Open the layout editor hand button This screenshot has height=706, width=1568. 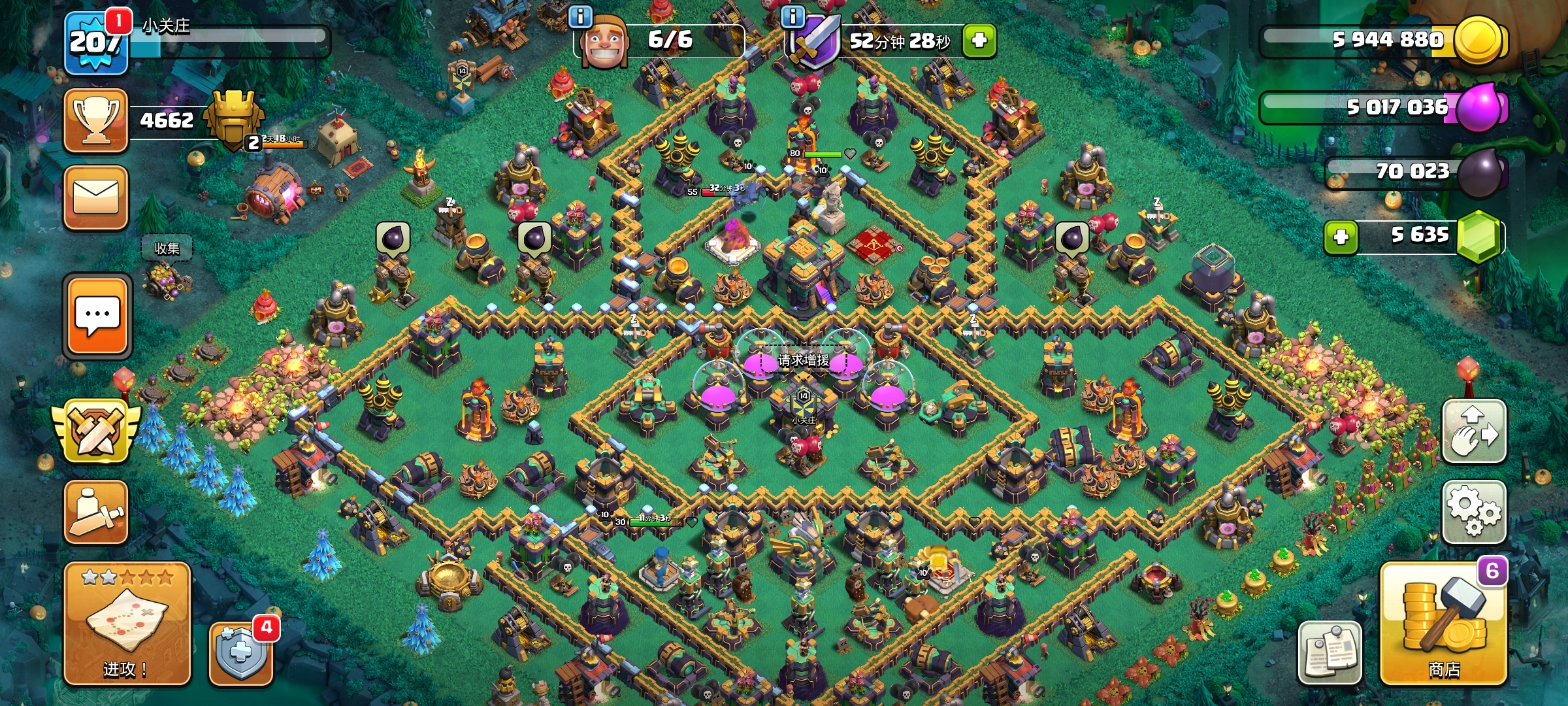(x=1474, y=431)
